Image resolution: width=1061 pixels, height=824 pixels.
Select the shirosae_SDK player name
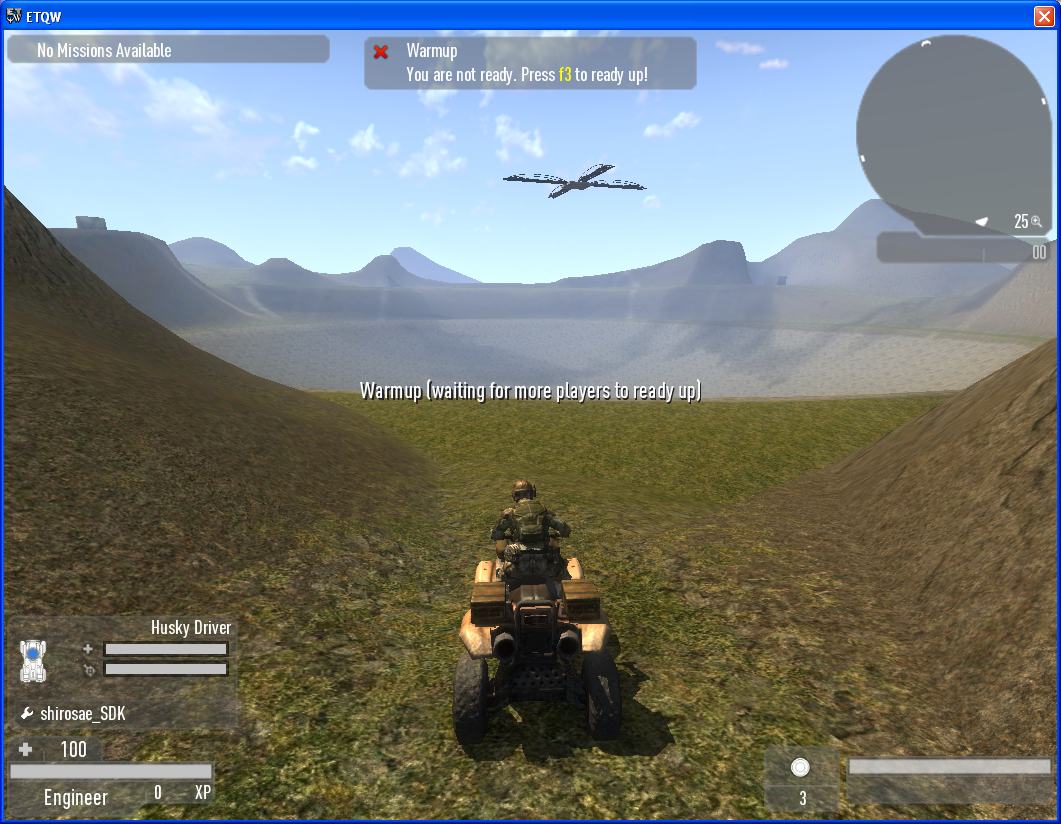(82, 714)
